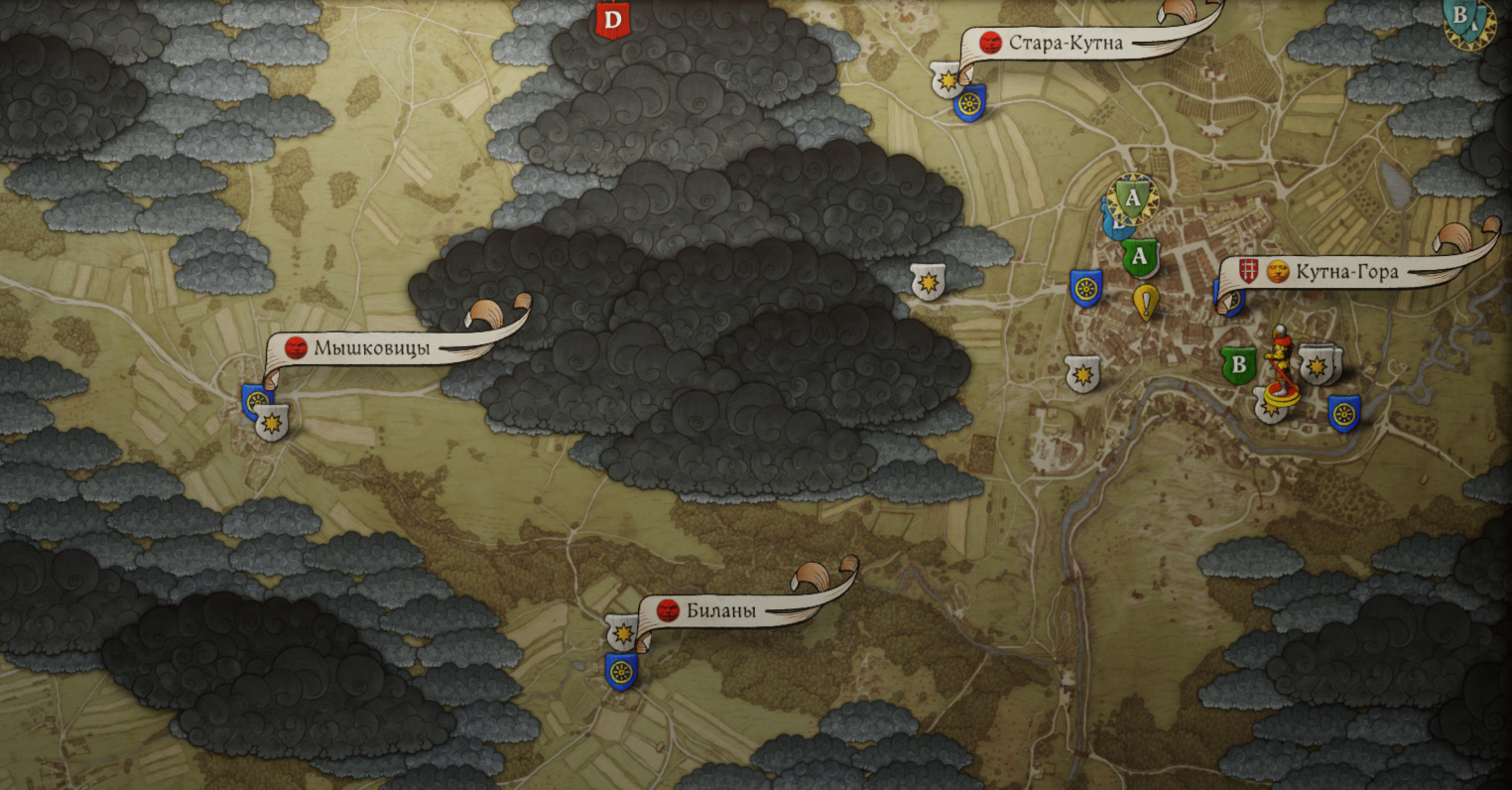Screen dimensions: 1512x790
Task: Choose the blue wheel shield below Биланы
Action: click(x=621, y=671)
